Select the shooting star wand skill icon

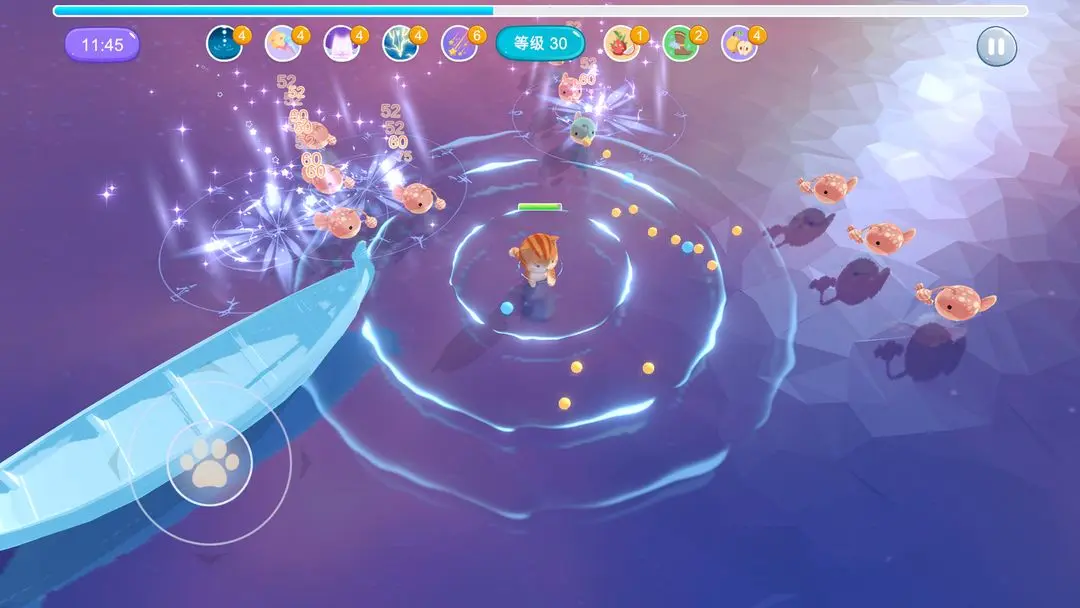pyautogui.click(x=282, y=44)
